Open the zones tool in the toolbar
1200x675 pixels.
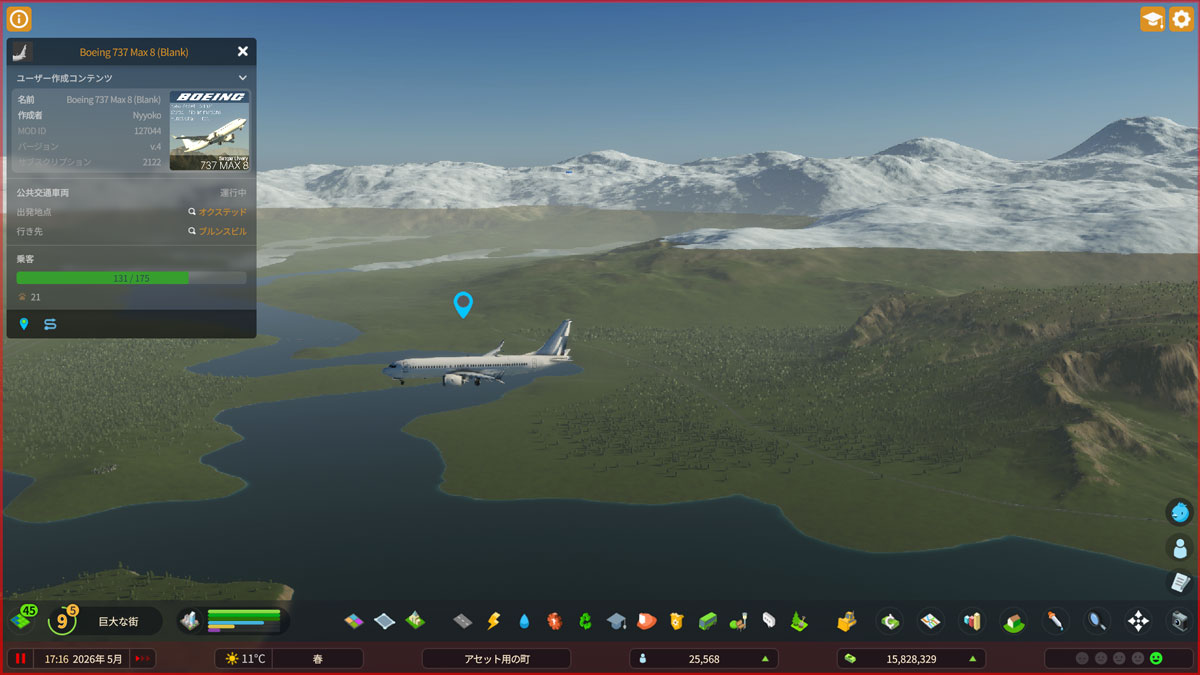tap(354, 621)
